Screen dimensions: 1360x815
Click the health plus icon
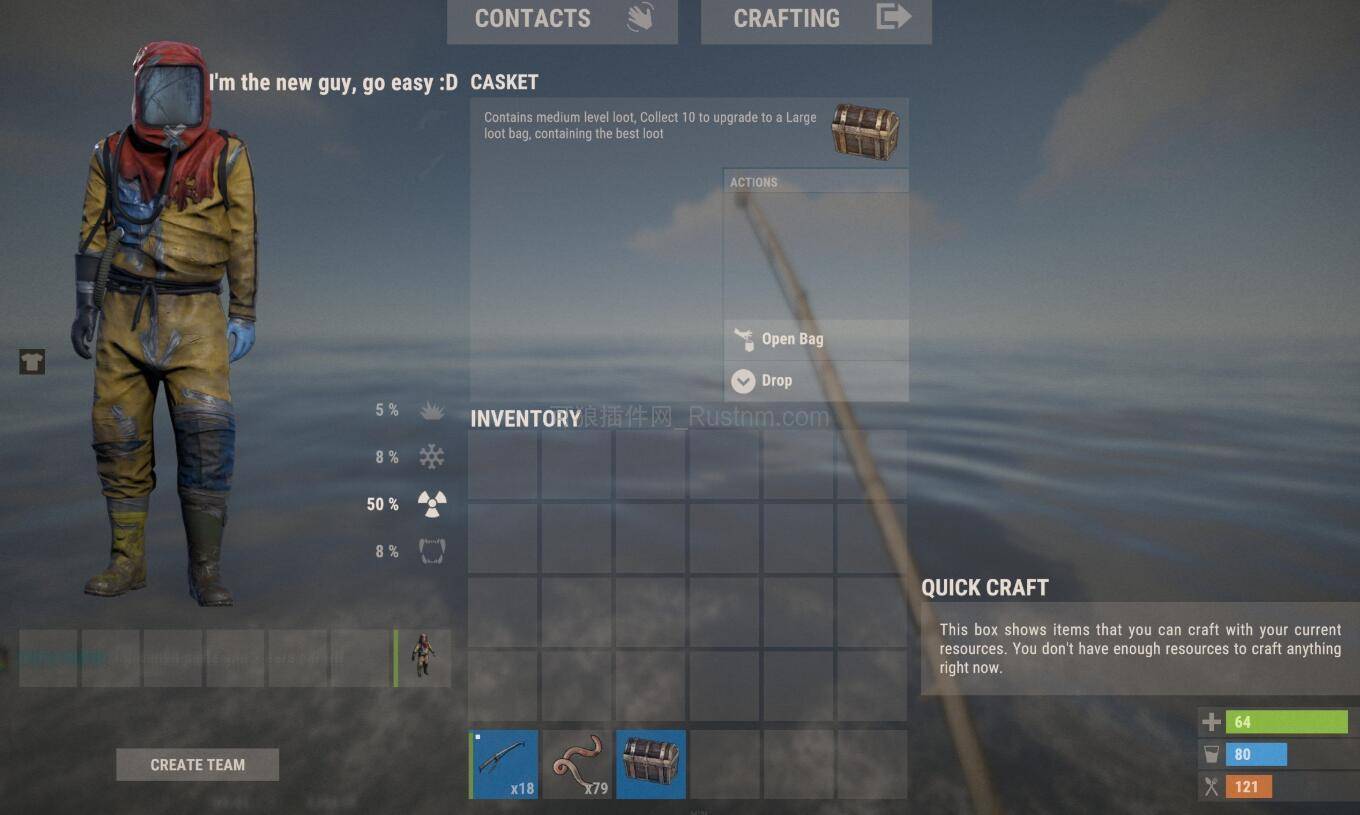pos(1209,721)
